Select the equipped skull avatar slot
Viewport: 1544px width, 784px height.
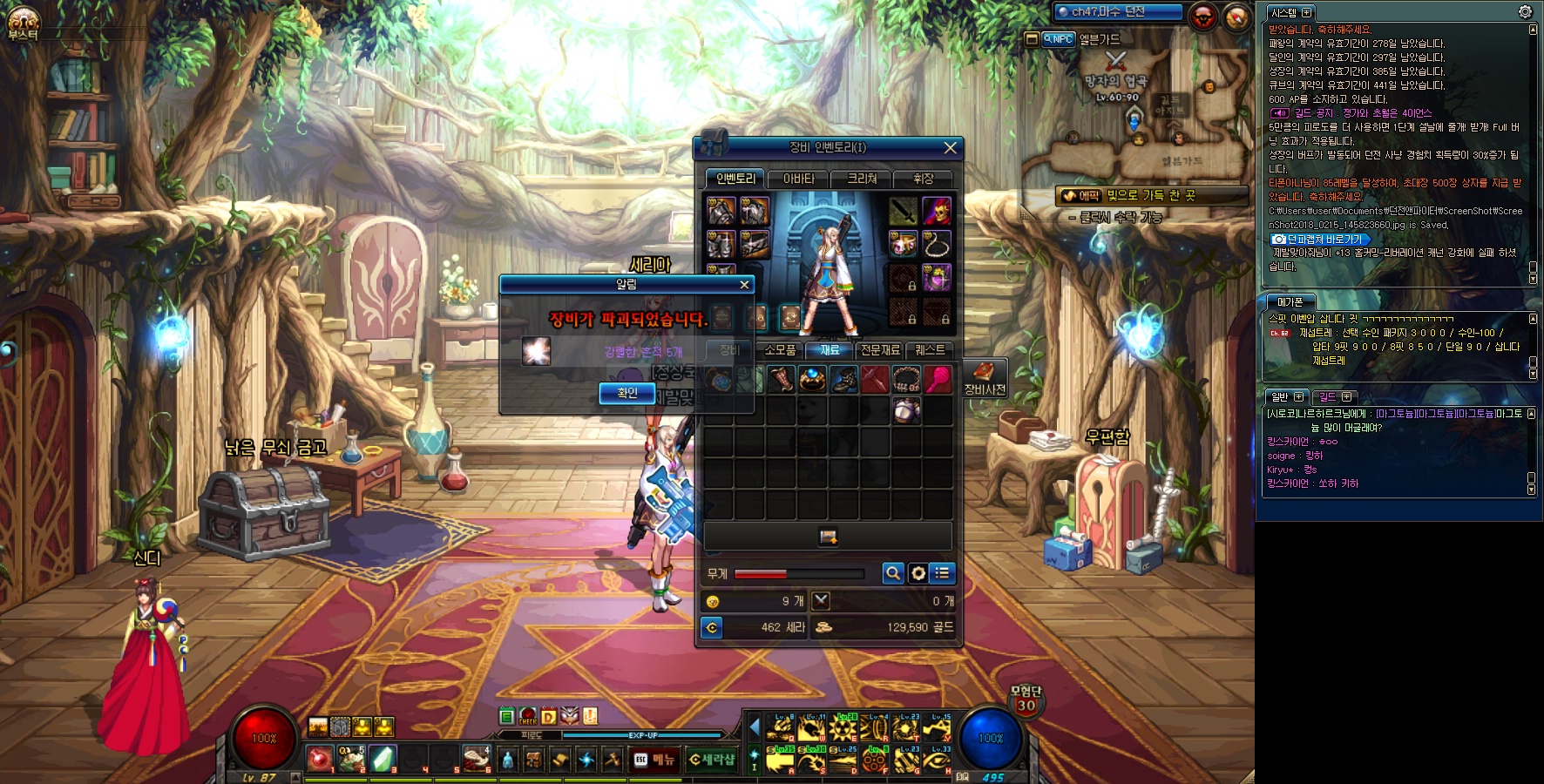click(937, 212)
